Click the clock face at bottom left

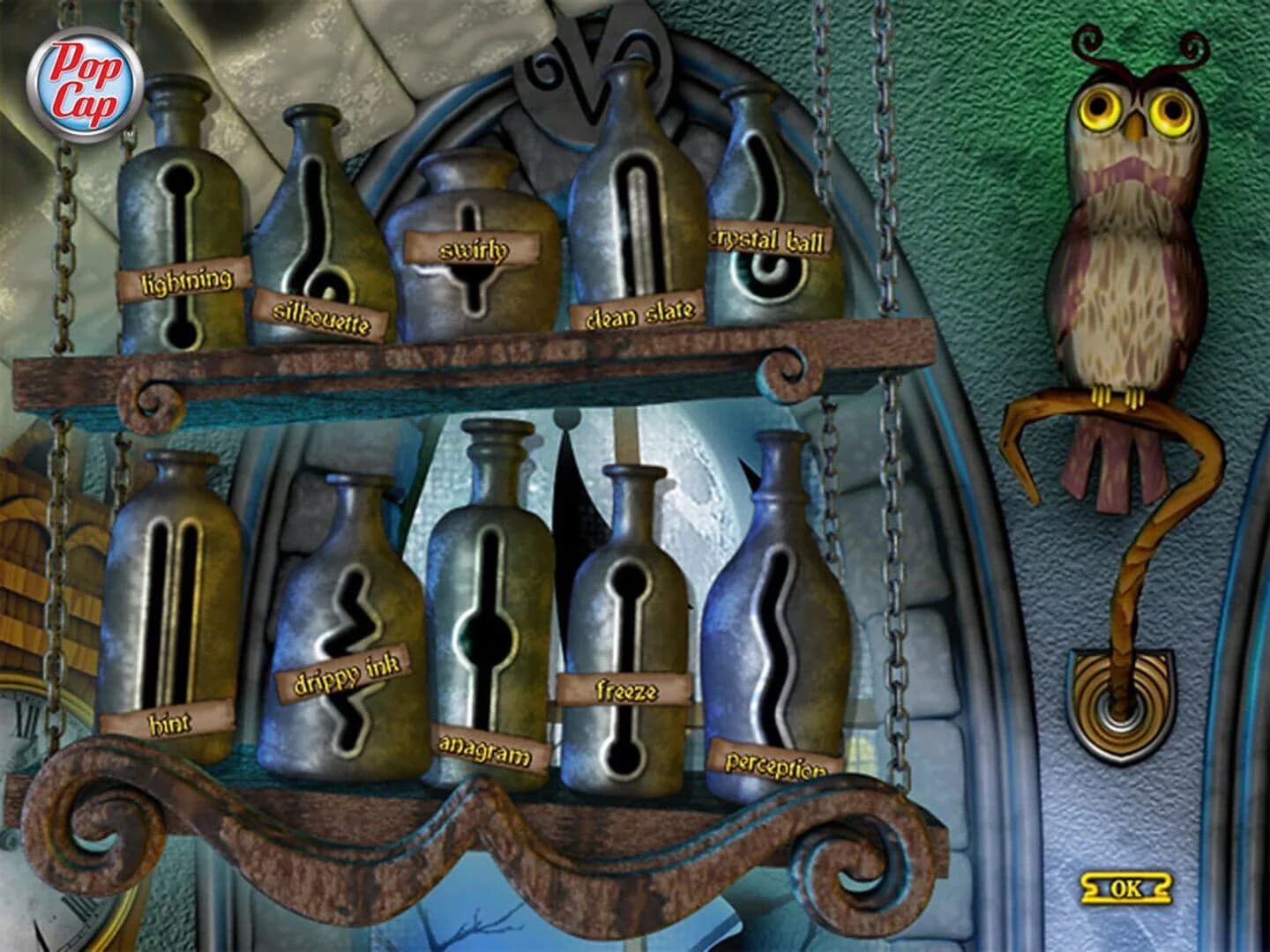pyautogui.click(x=26, y=714)
